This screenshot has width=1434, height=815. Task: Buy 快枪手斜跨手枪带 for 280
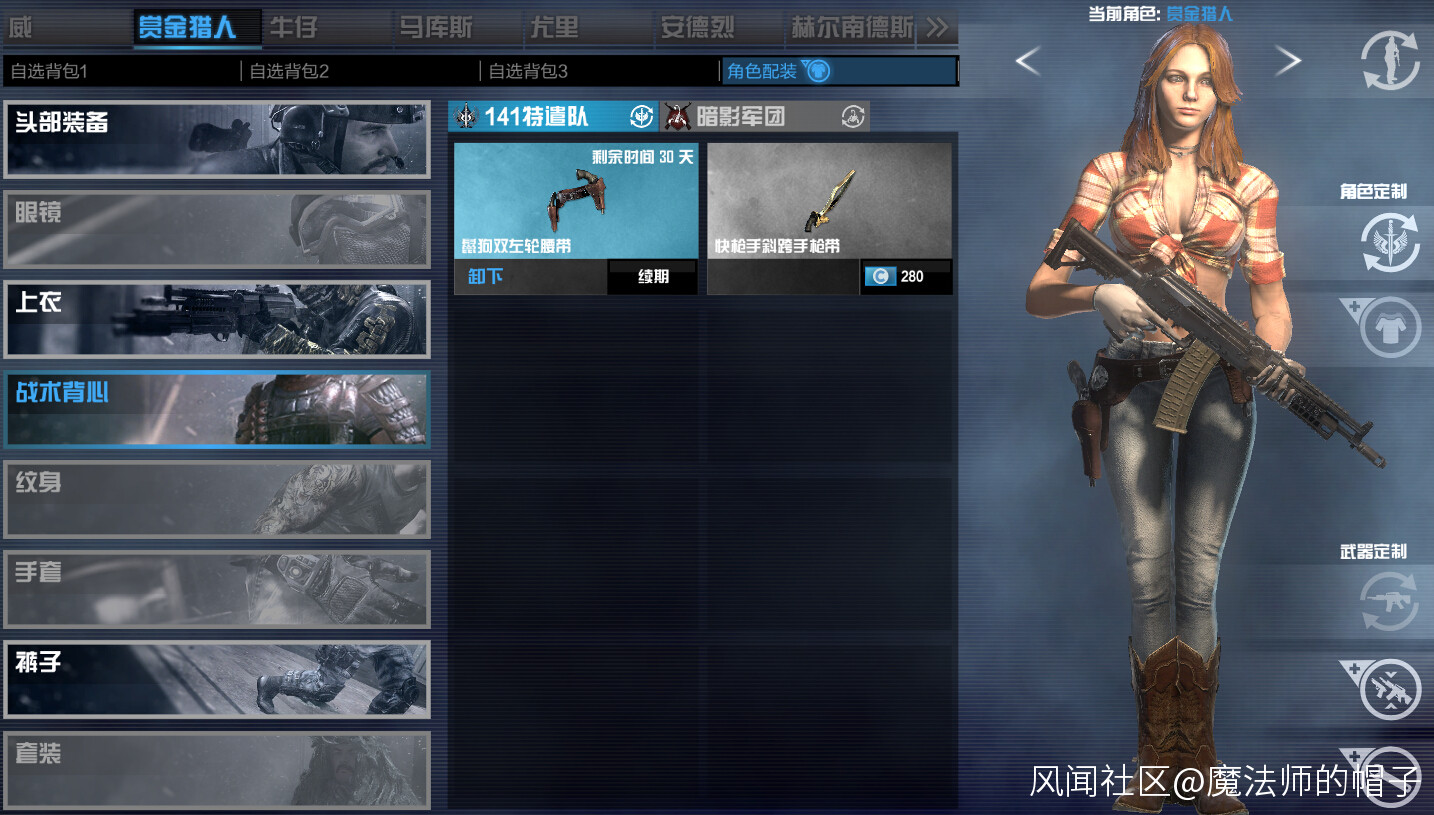[906, 277]
